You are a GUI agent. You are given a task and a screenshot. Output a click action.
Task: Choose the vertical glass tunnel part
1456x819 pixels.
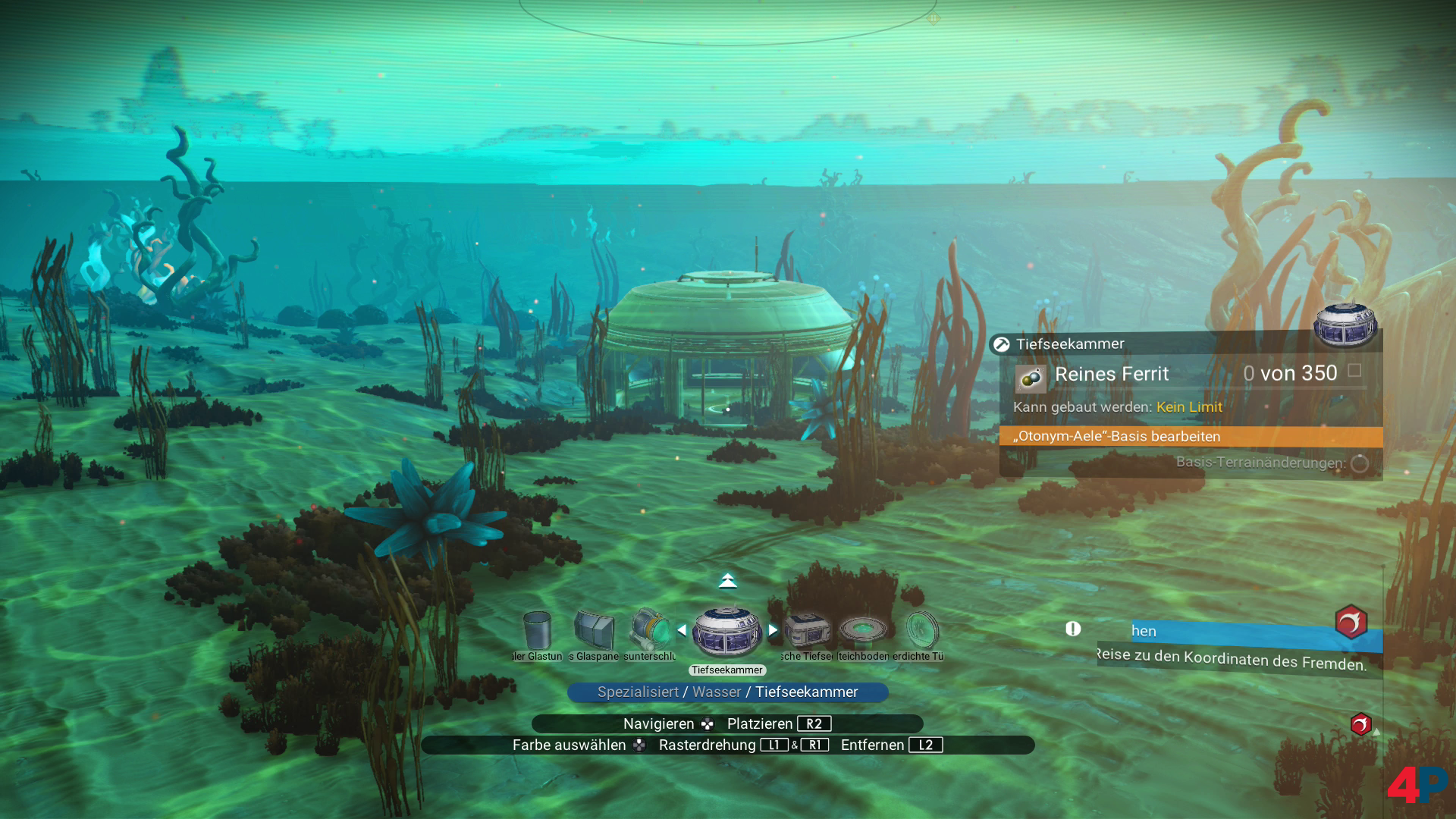tap(537, 631)
